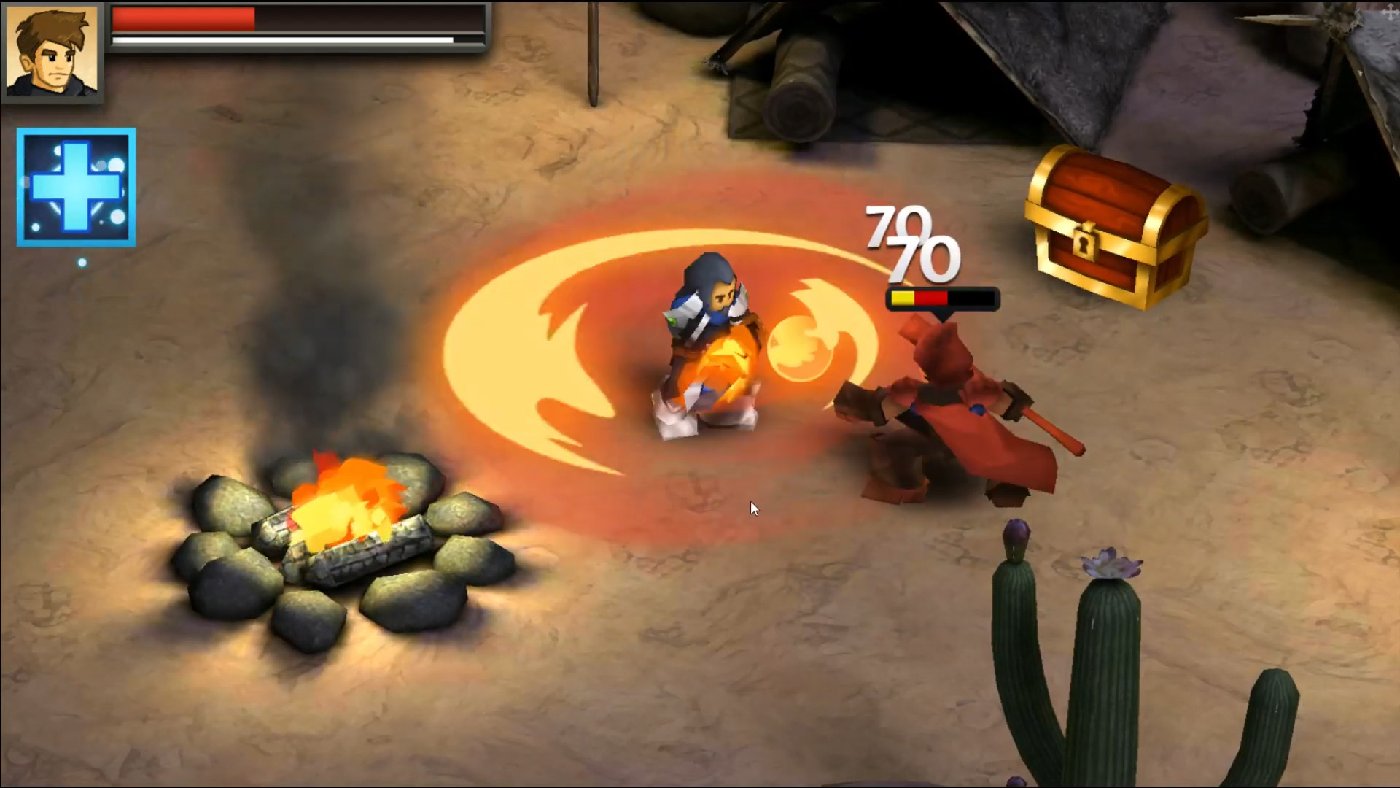Click the blue cross skill button
The image size is (1400, 788).
click(x=75, y=185)
